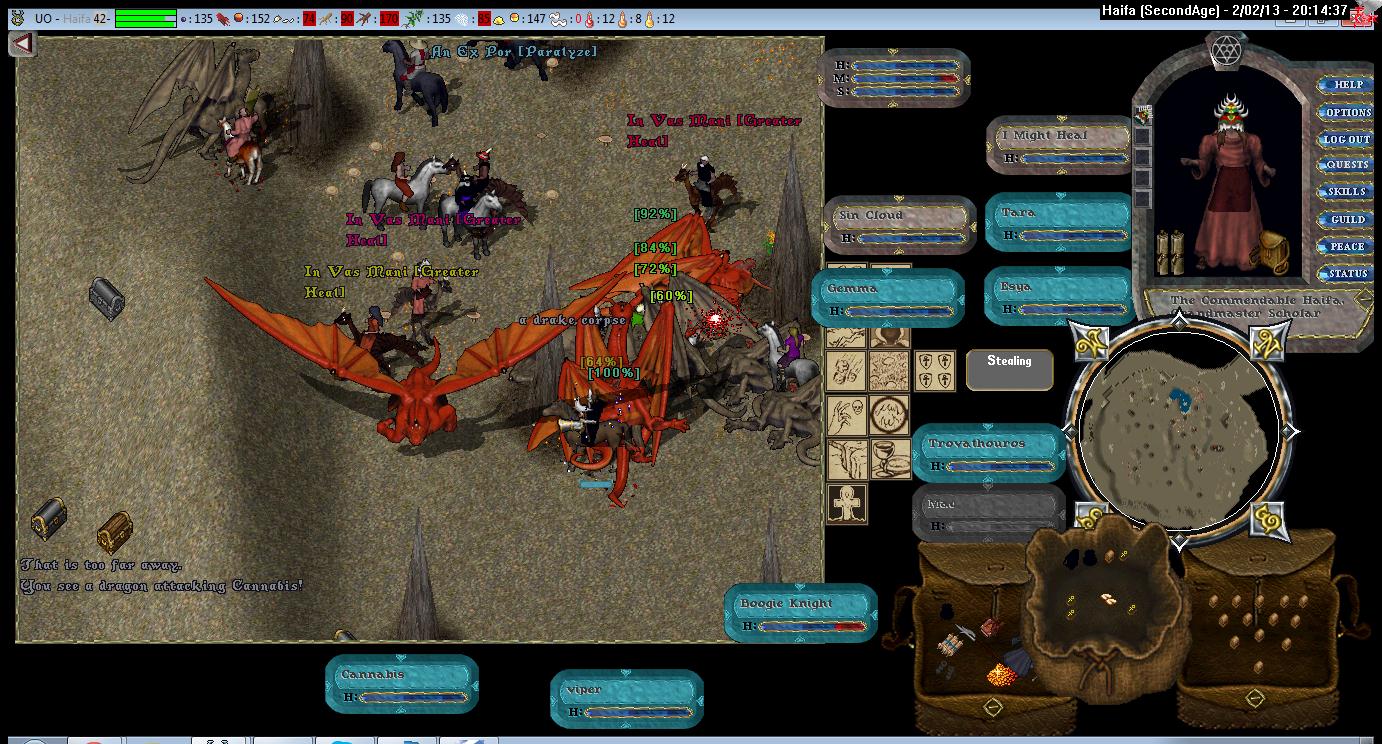The width and height of the screenshot is (1382, 744).
Task: Collapse the game view with the red arrow
Action: click(23, 44)
